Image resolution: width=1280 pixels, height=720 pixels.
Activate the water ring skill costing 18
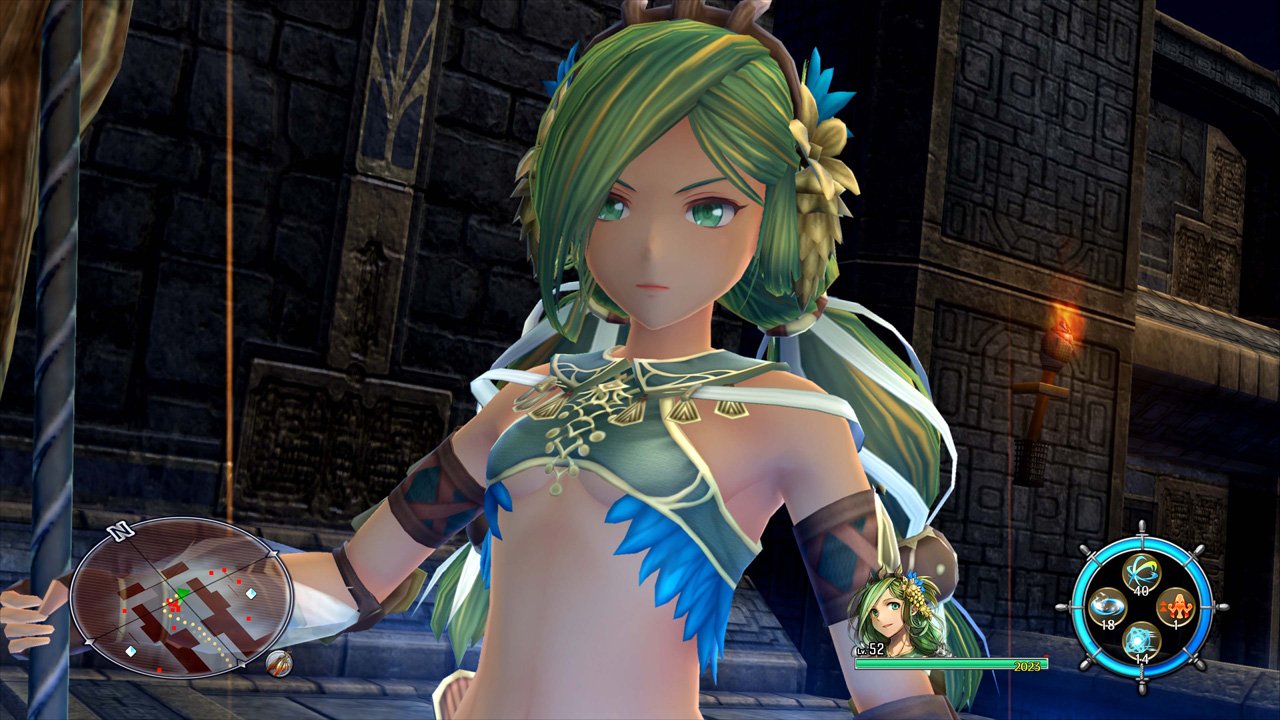pyautogui.click(x=1106, y=606)
